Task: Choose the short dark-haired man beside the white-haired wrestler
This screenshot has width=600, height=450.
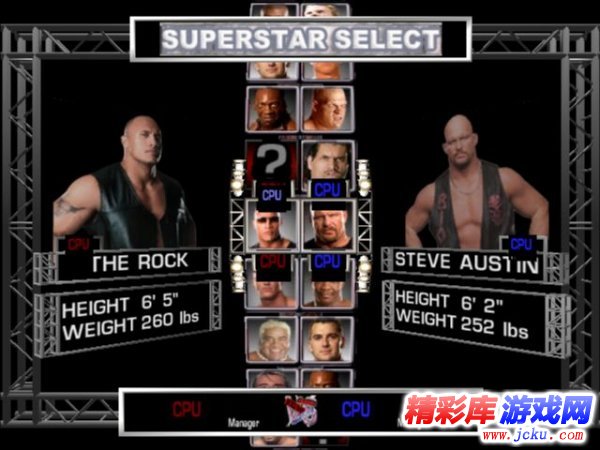Action: pos(327,340)
